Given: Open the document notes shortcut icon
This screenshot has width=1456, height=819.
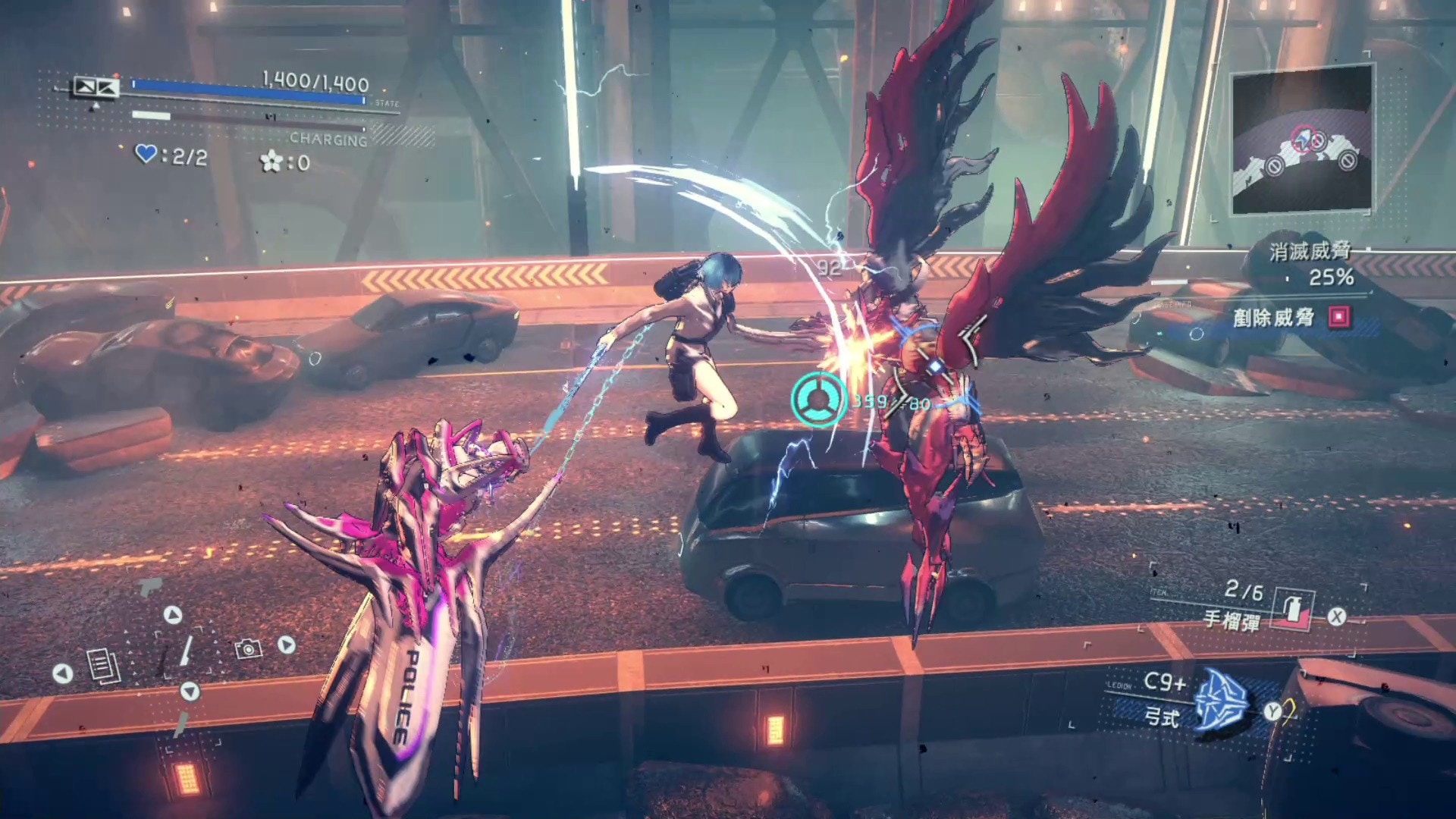Looking at the screenshot, I should coord(103,667).
